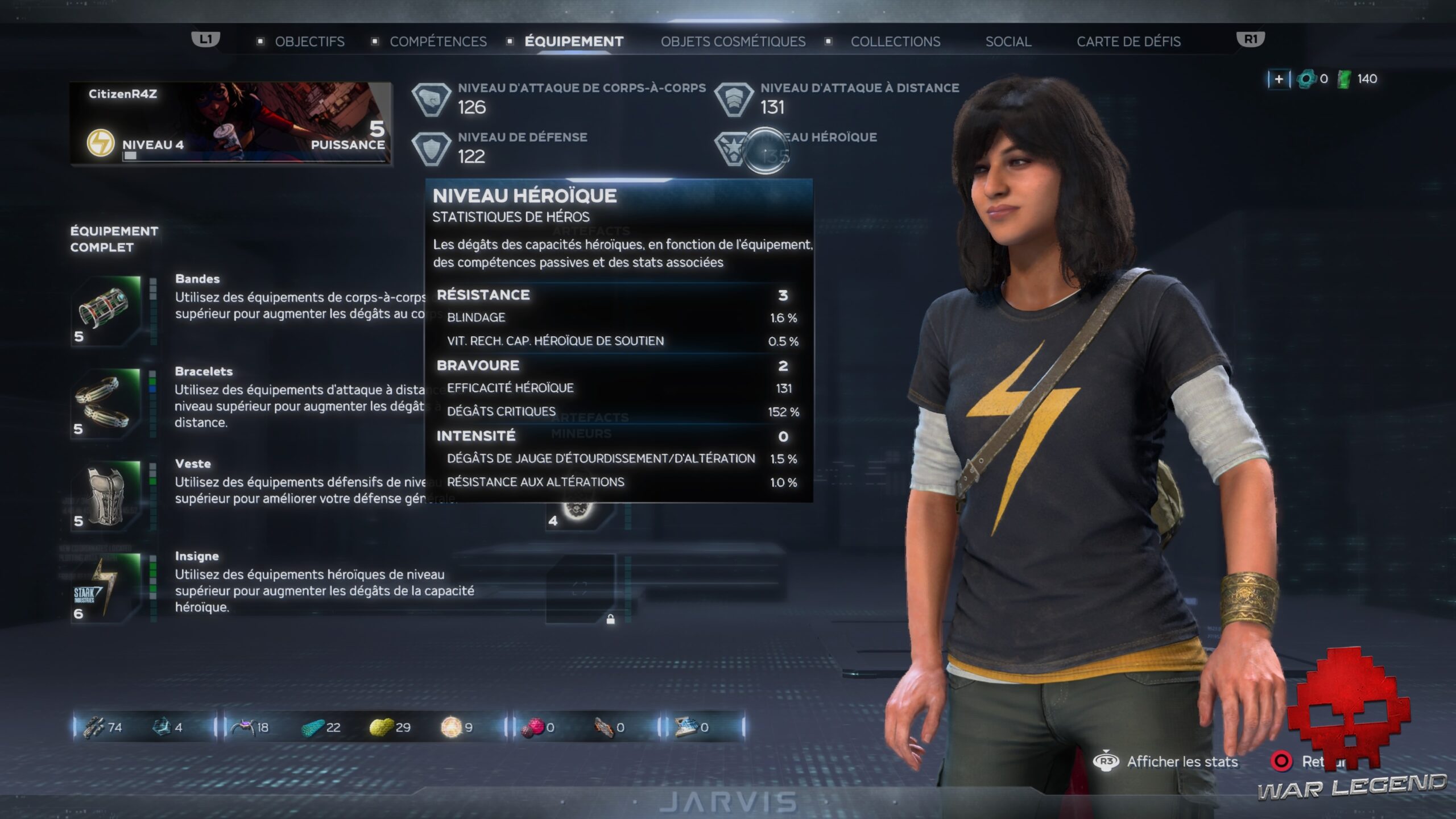The image size is (1456, 819).
Task: Switch to the Objectifs tab
Action: click(309, 42)
